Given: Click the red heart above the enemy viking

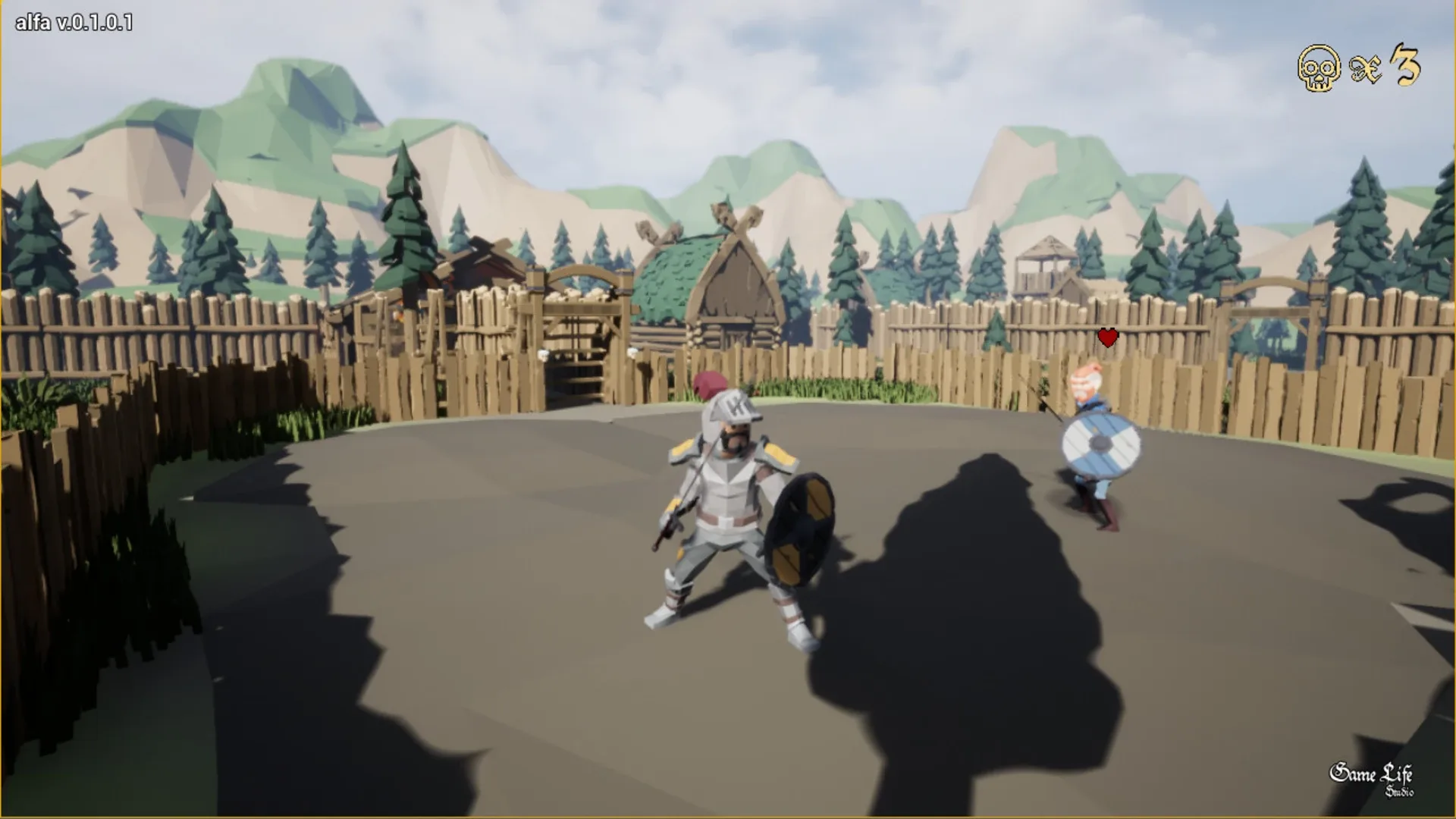Looking at the screenshot, I should pyautogui.click(x=1106, y=336).
